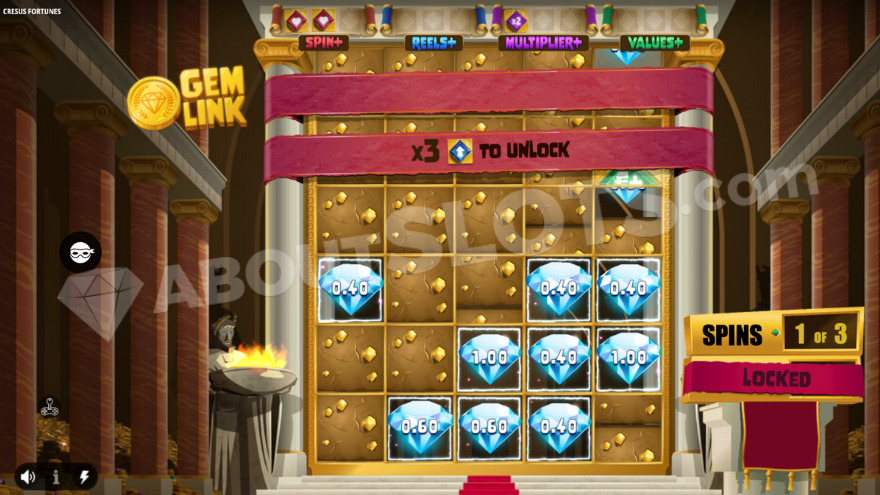
Task: Toggle the sound speaker icon
Action: point(28,477)
